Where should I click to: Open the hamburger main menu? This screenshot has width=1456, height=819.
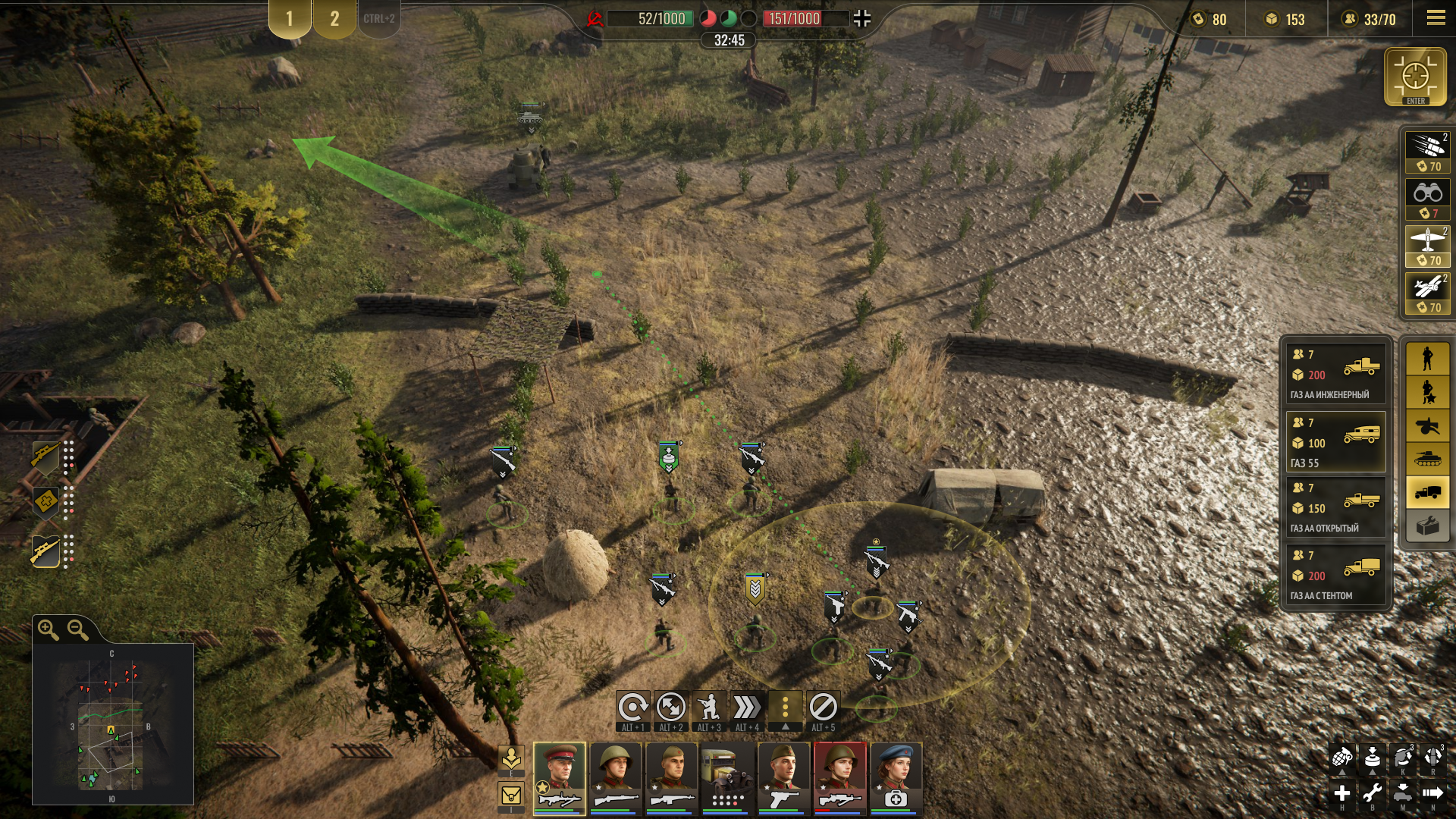tap(1436, 19)
